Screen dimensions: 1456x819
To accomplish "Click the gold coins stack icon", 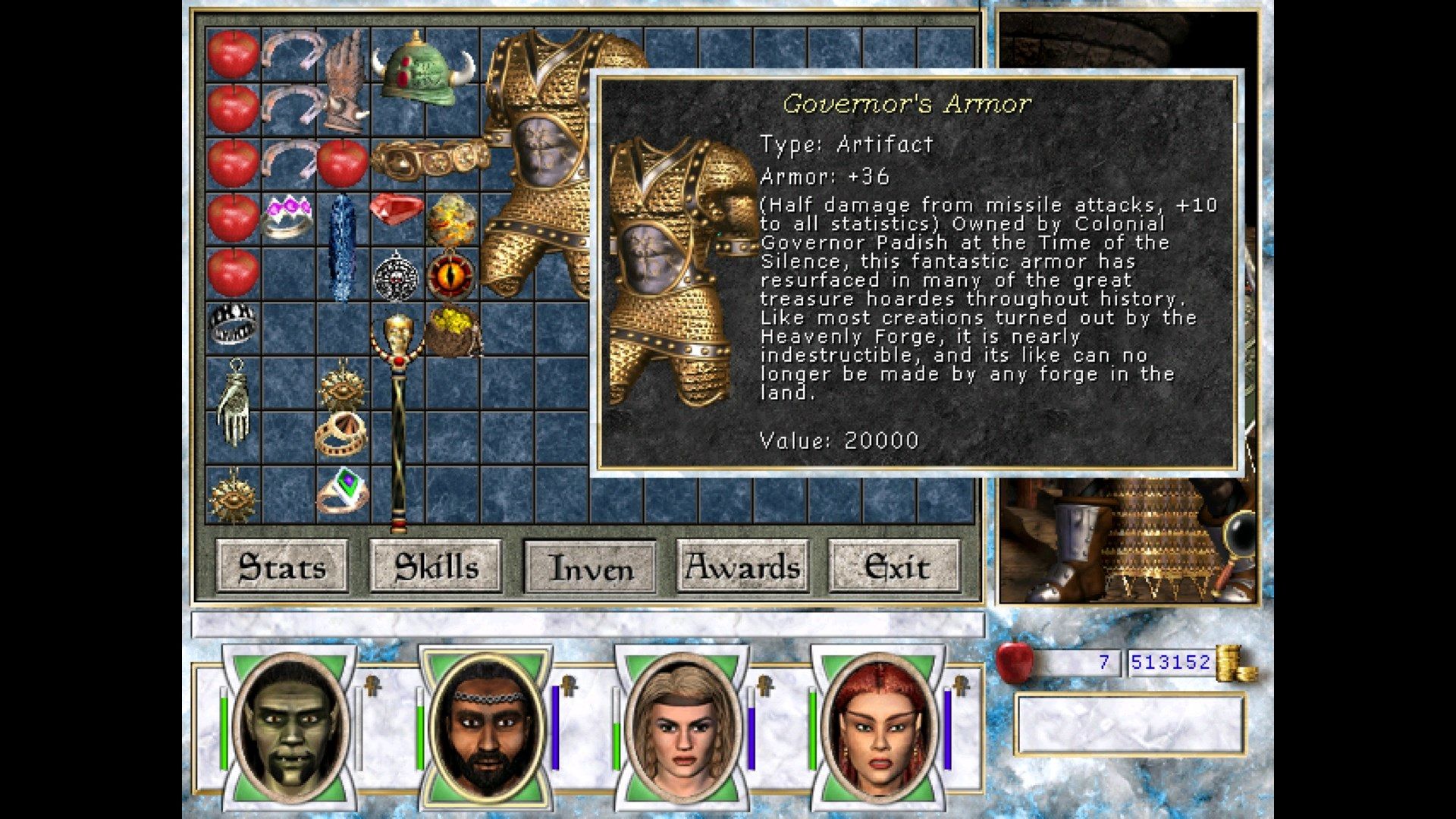I will 1235,664.
